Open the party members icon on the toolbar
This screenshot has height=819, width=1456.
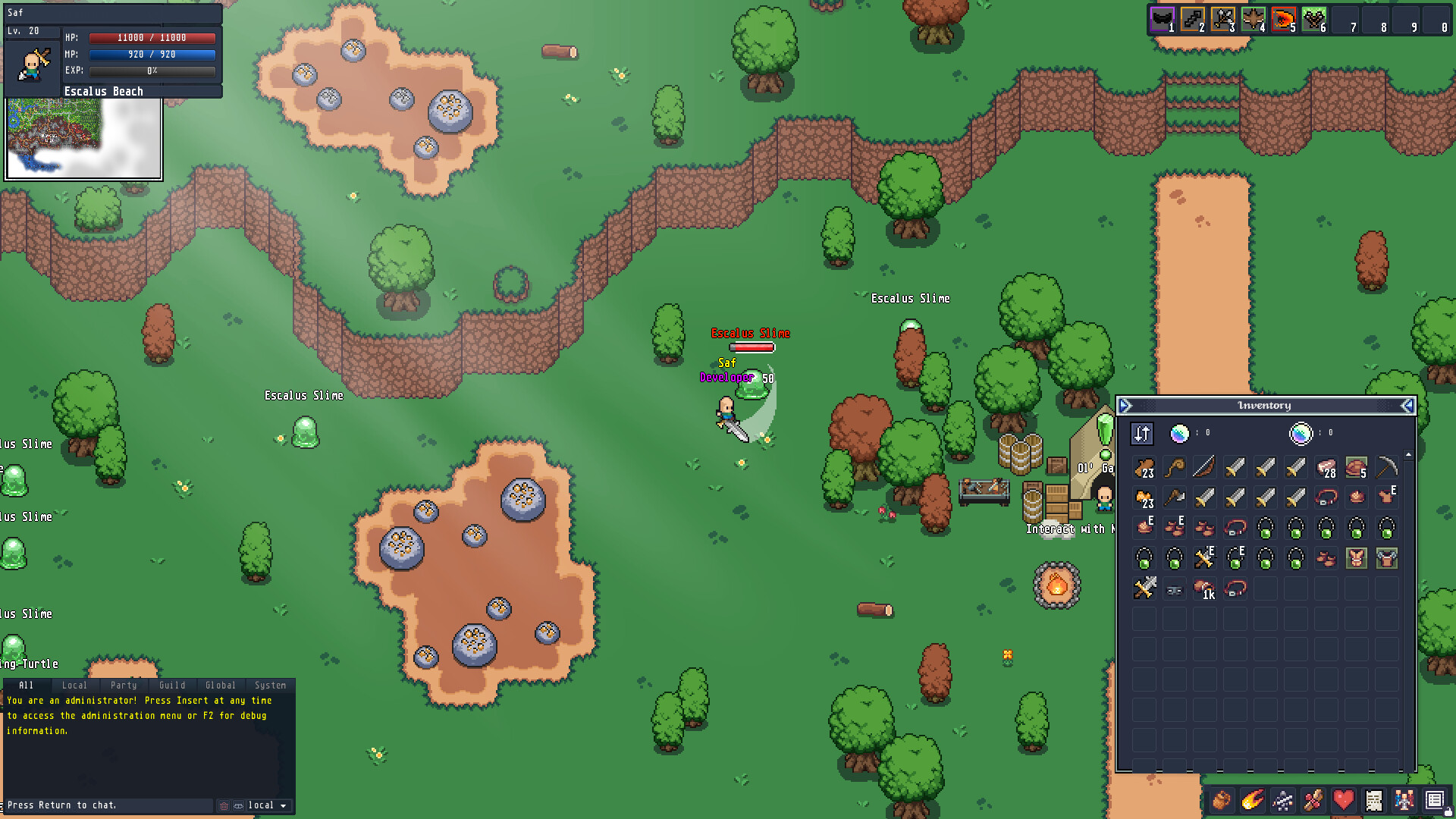1404,800
